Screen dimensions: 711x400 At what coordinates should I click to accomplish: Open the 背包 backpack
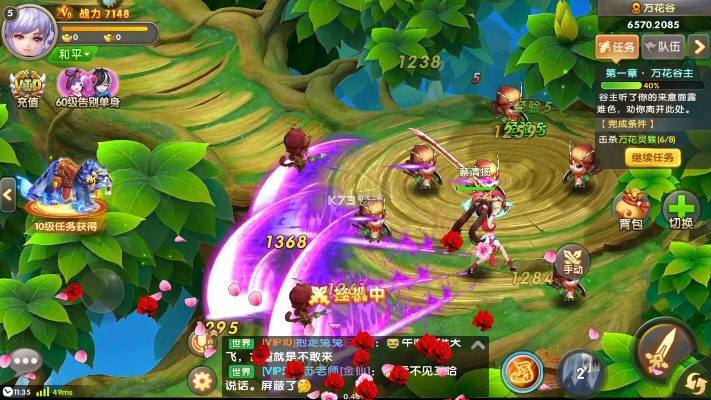630,208
